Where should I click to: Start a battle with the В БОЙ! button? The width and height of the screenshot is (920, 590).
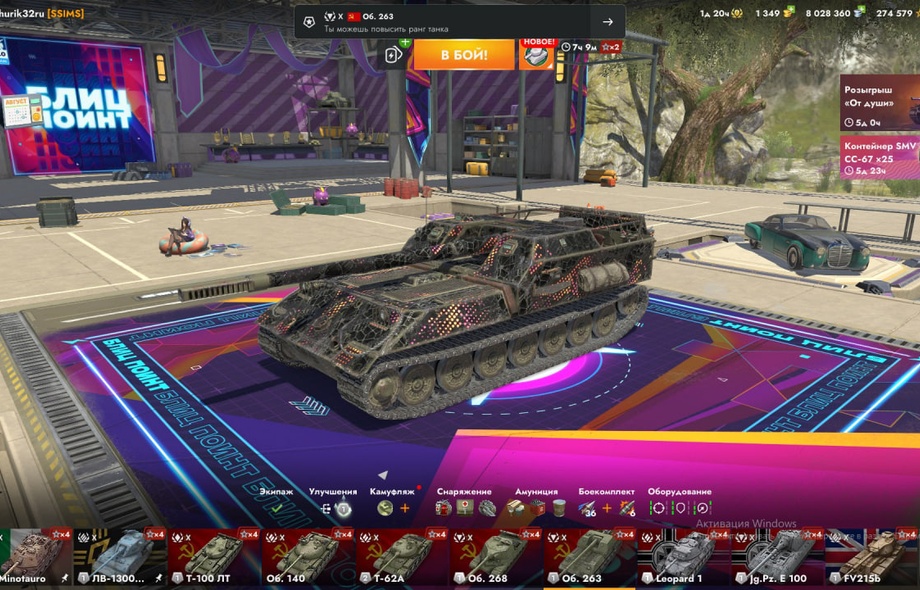[463, 54]
